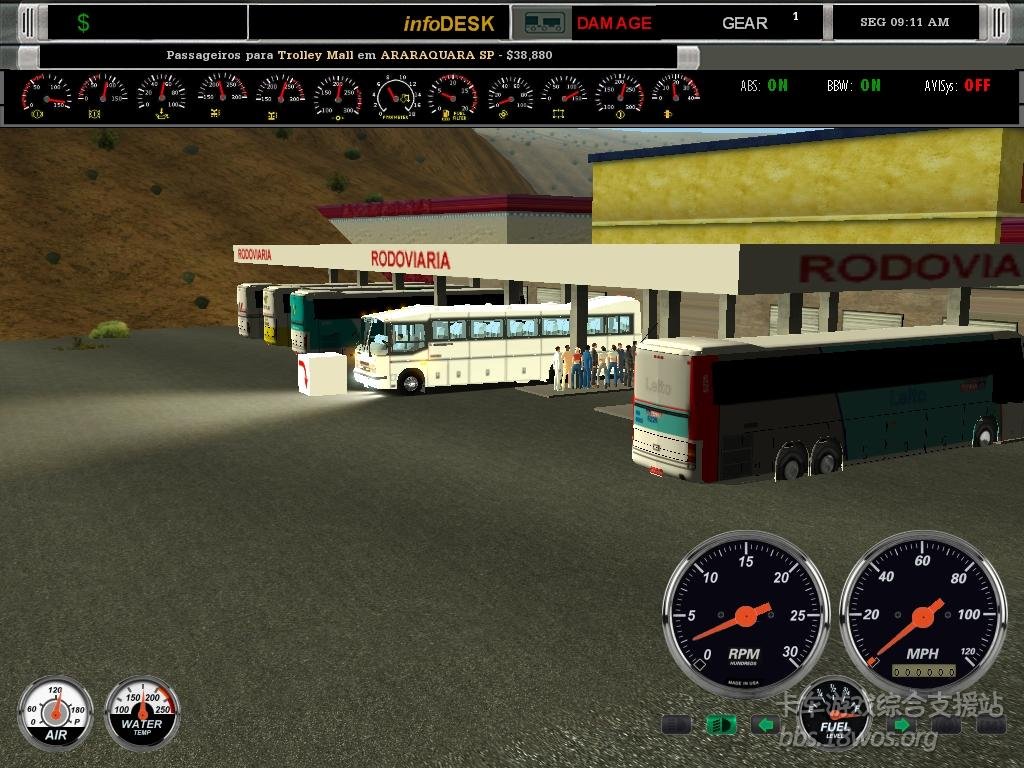1024x768 pixels.
Task: Select the truck damage icon
Action: tap(543, 22)
